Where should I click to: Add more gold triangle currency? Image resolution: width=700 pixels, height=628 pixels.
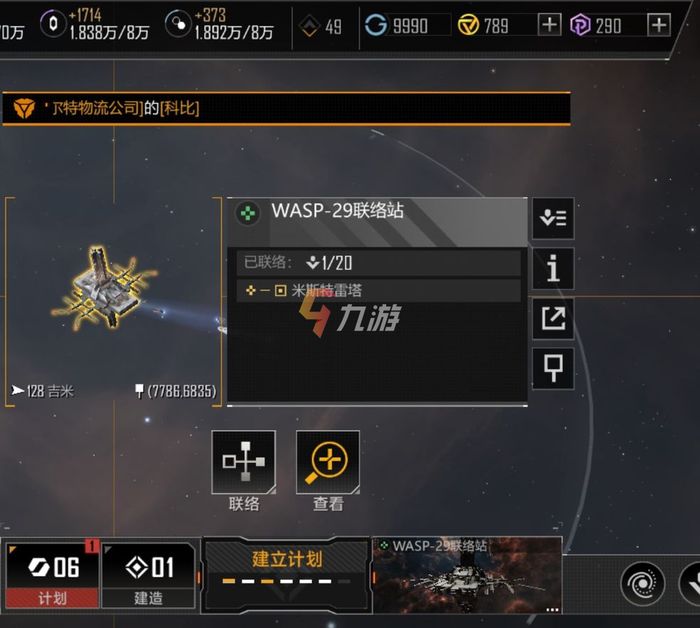click(549, 25)
